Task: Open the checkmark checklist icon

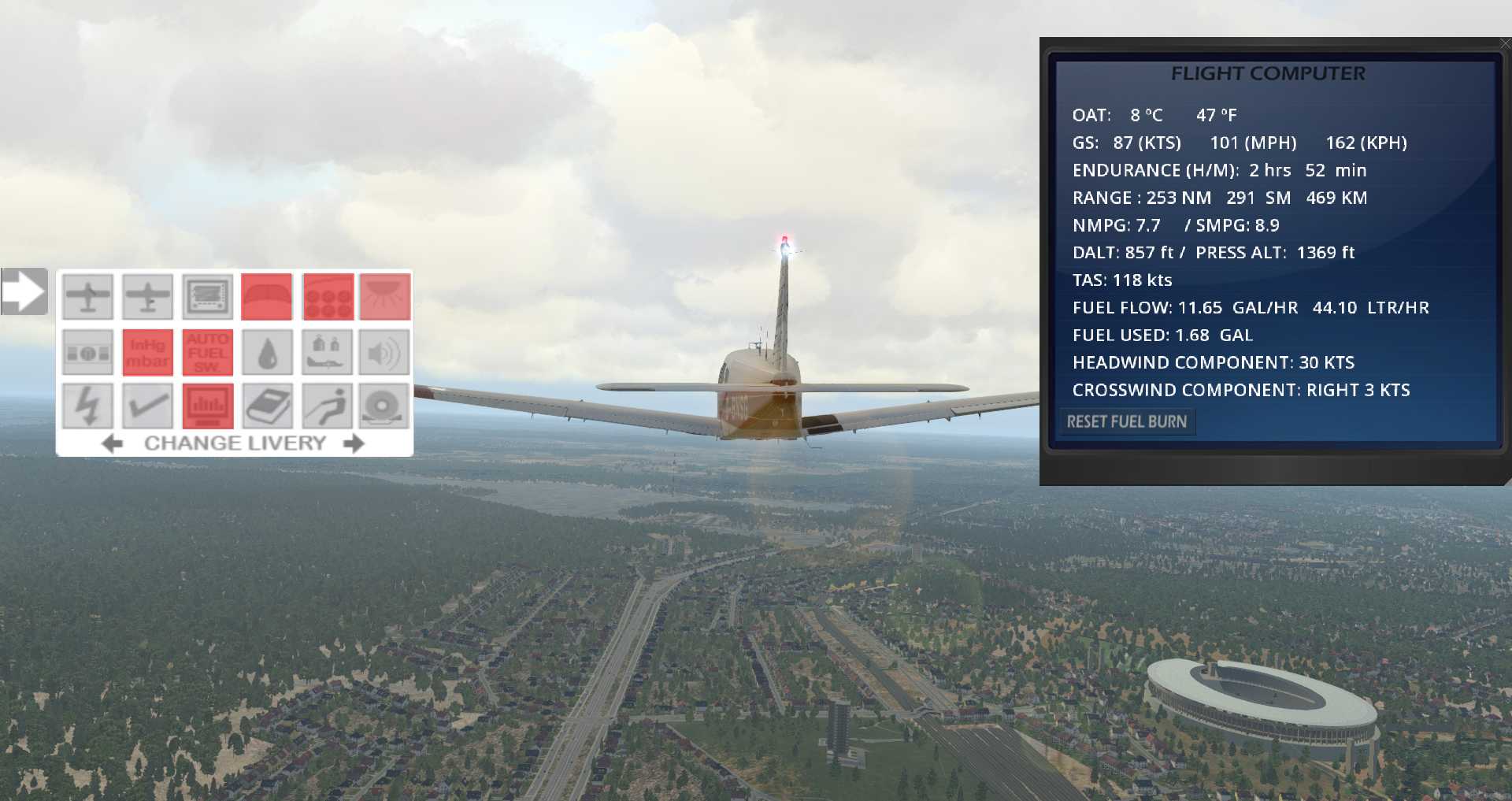Action: click(x=147, y=406)
